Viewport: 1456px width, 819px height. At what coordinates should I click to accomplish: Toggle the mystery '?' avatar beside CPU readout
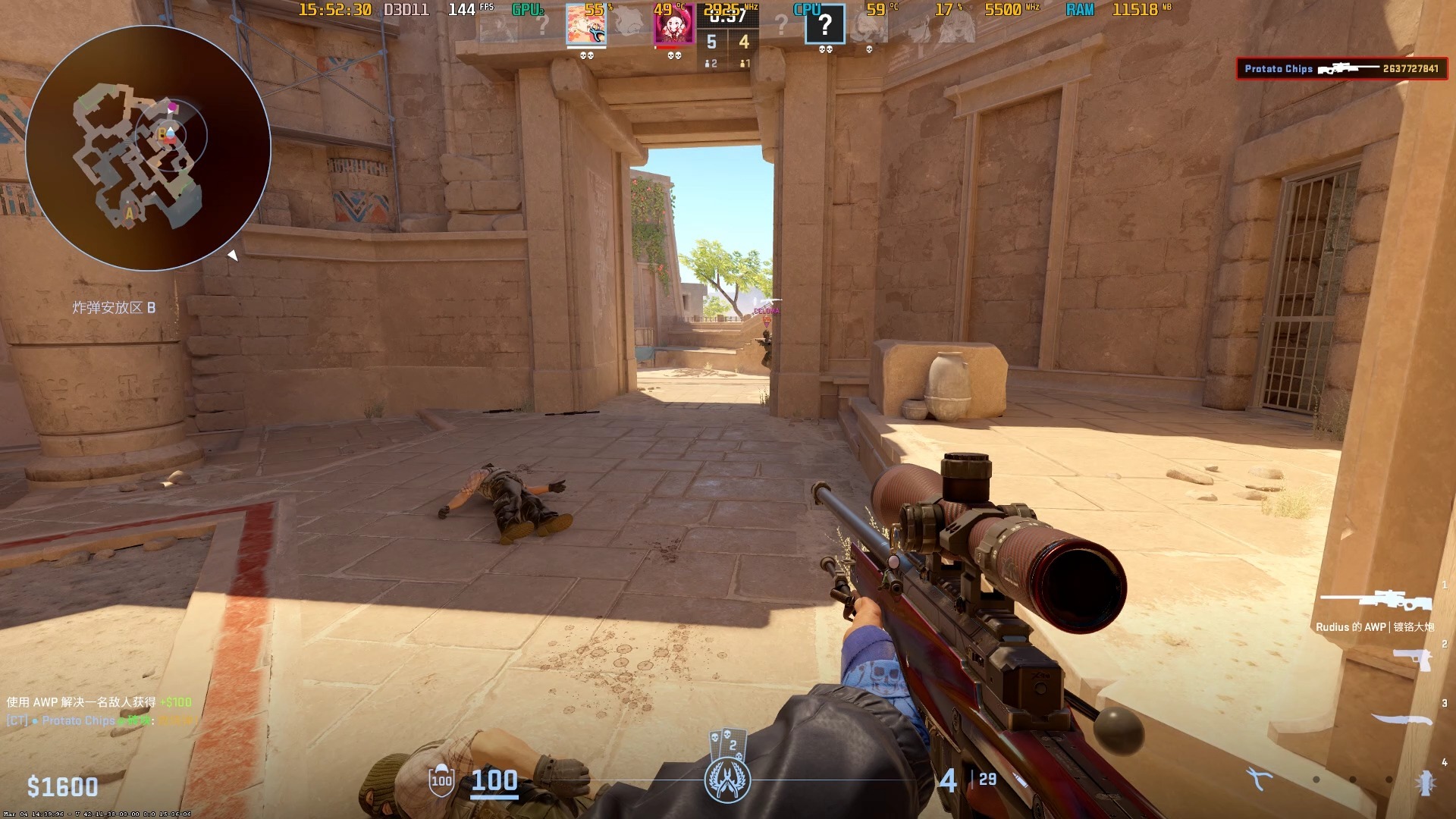coord(827,25)
